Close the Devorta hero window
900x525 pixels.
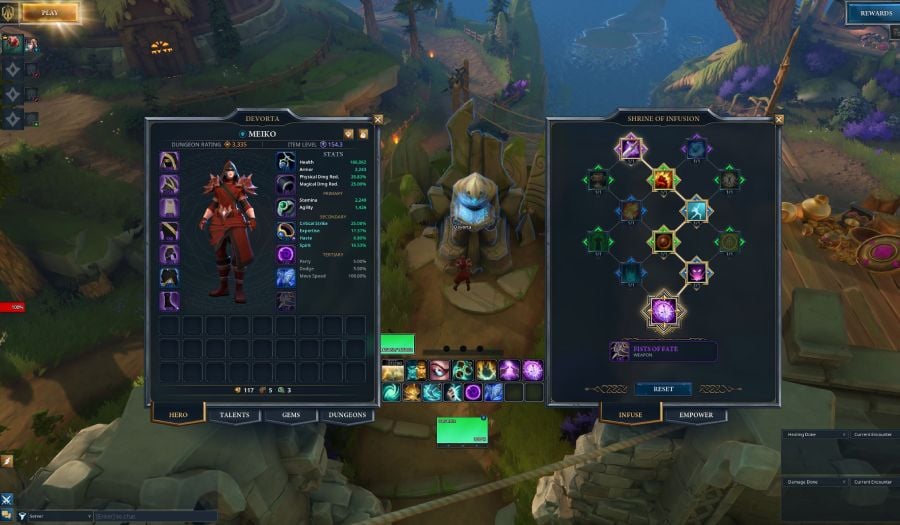[x=378, y=119]
